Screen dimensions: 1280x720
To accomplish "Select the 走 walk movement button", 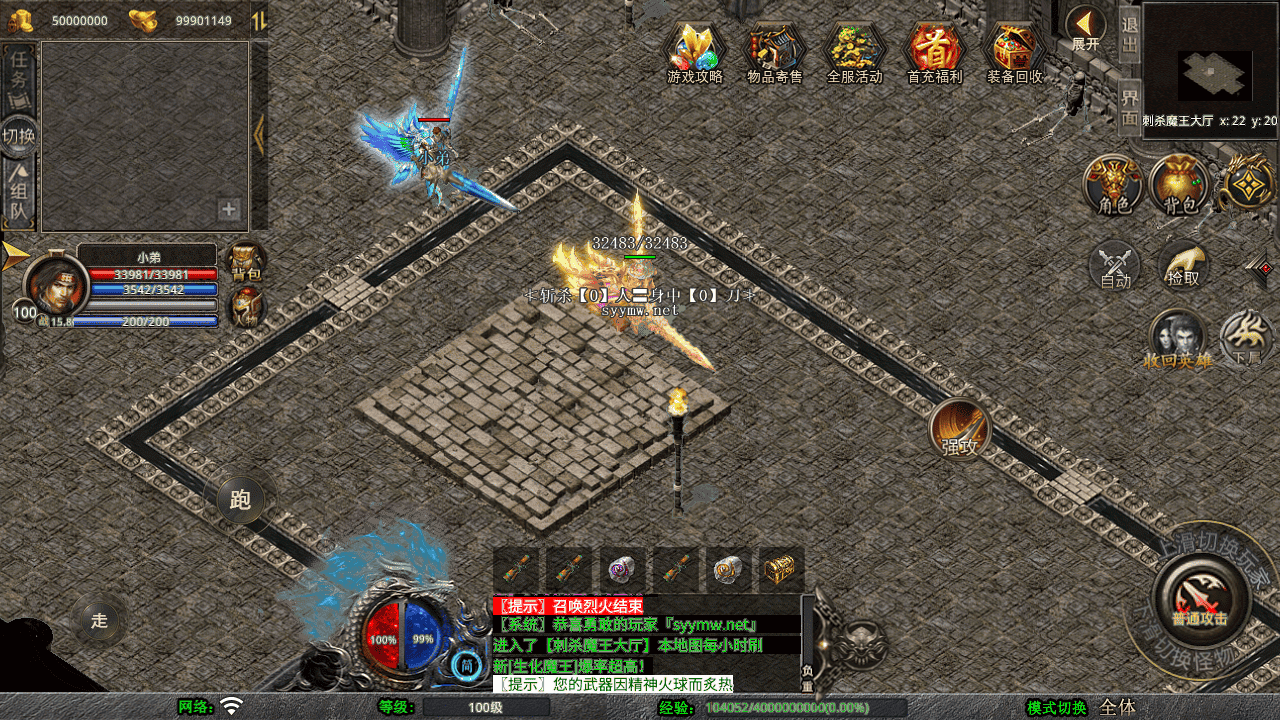I will click(99, 620).
